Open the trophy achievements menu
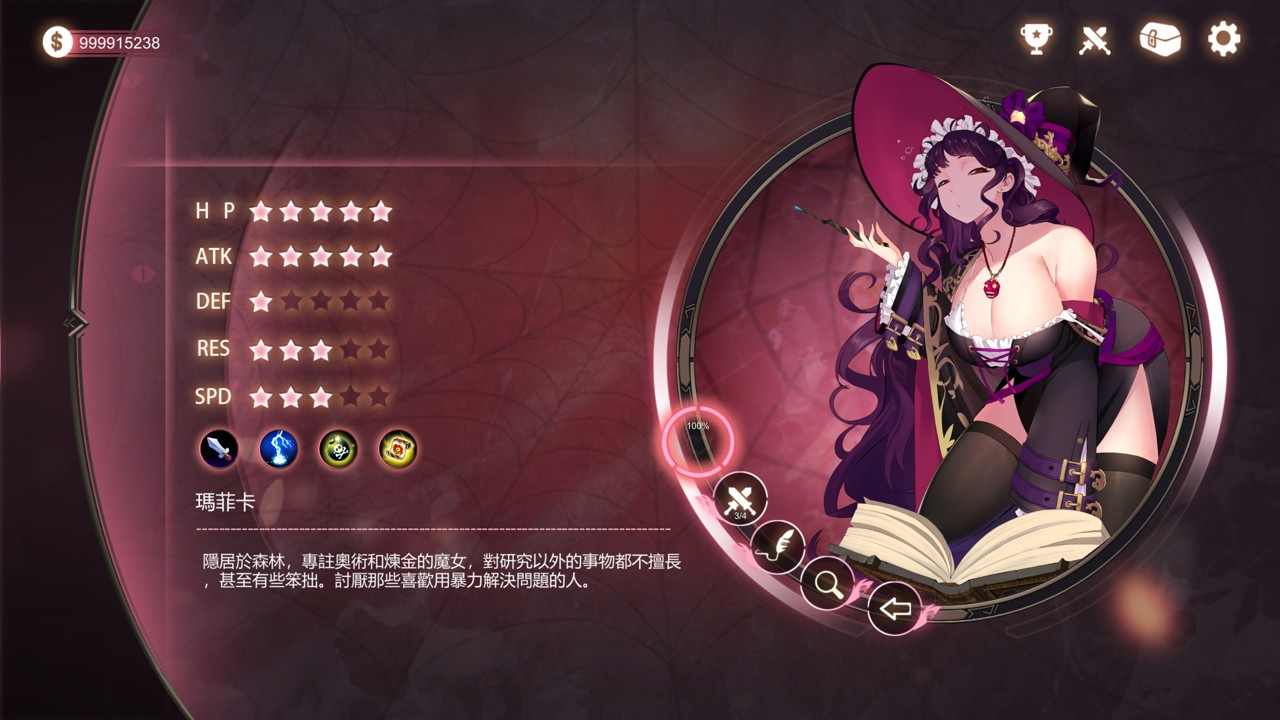The width and height of the screenshot is (1280, 720). pos(1035,40)
